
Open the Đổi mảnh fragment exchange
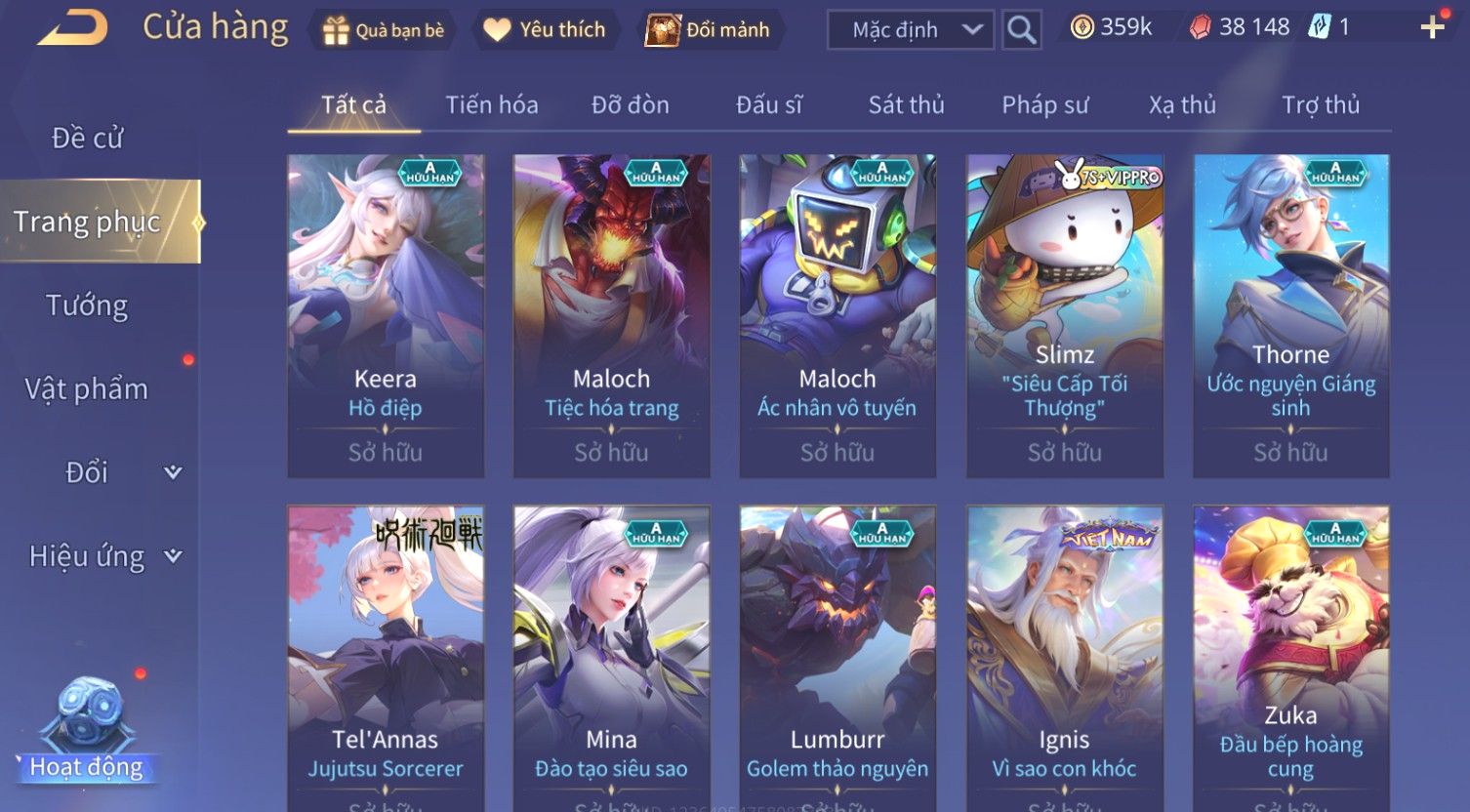[x=709, y=30]
